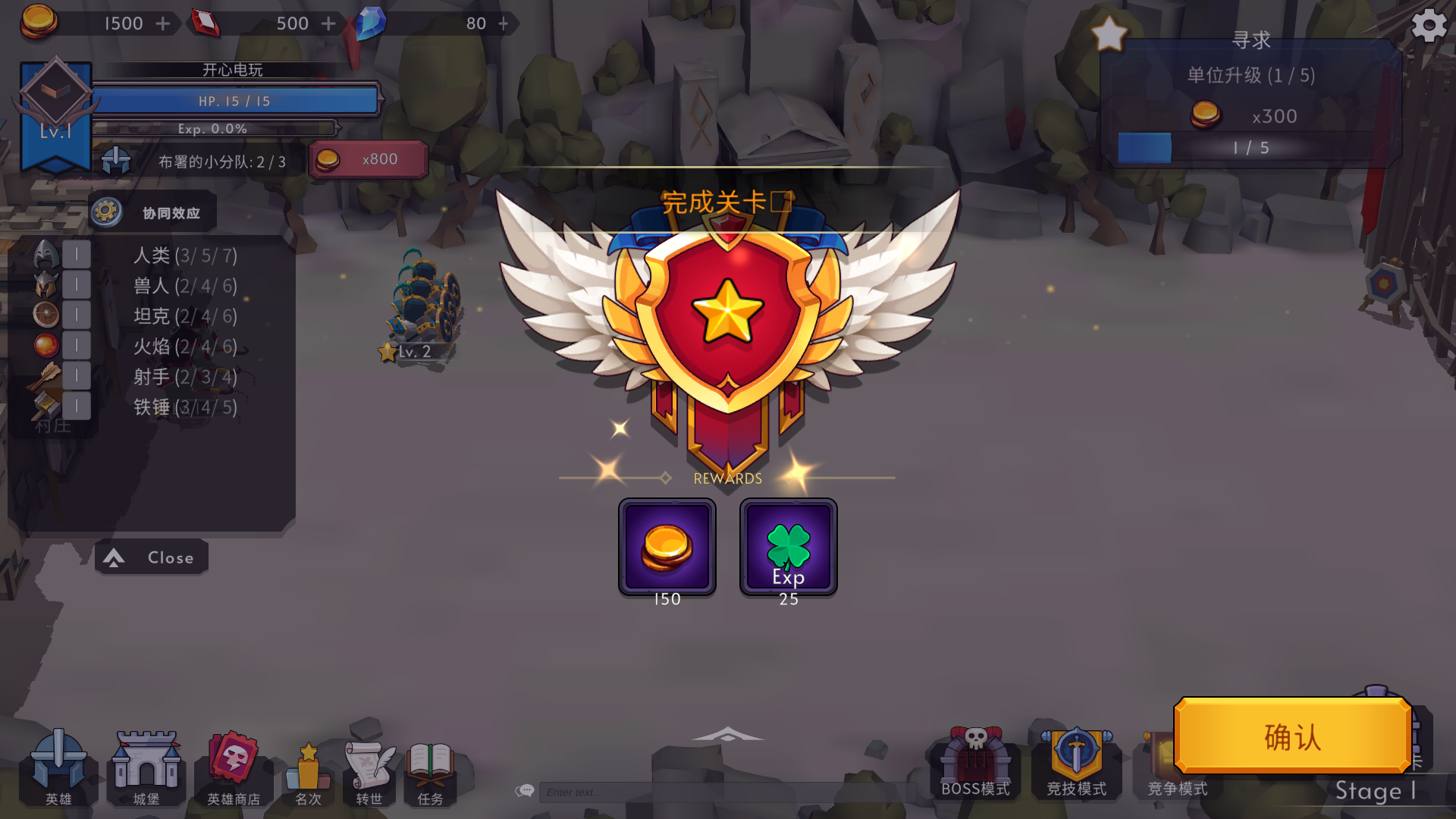
Task: Add diamonds with the plus stepper
Action: pos(503,24)
